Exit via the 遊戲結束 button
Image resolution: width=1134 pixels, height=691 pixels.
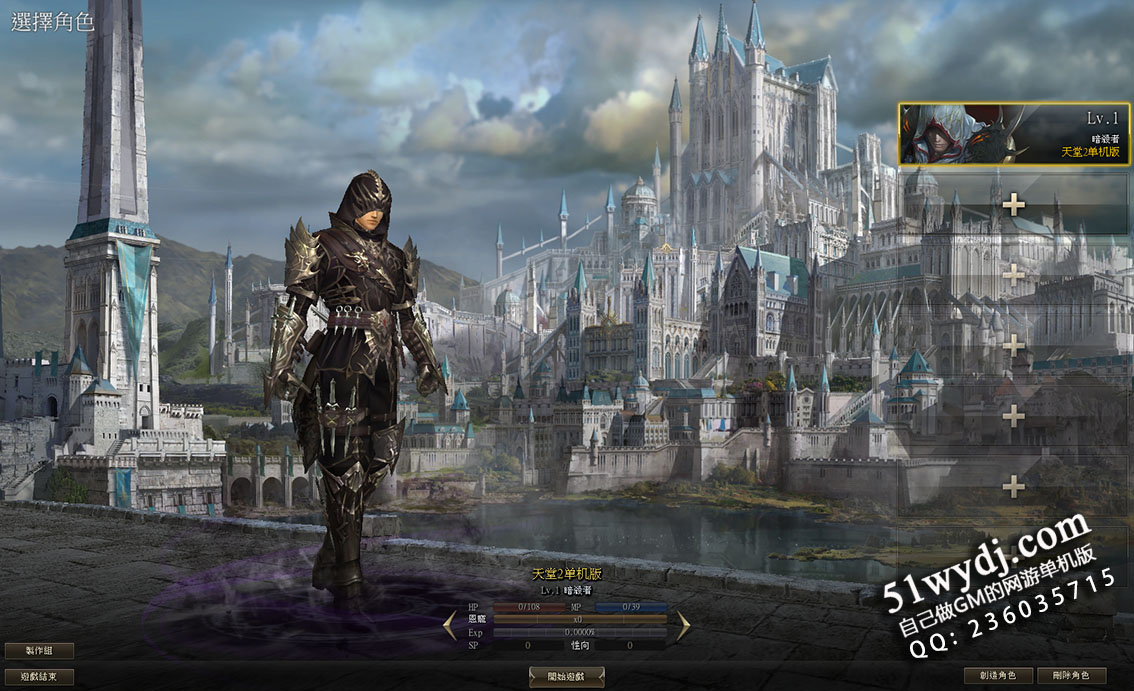(39, 676)
